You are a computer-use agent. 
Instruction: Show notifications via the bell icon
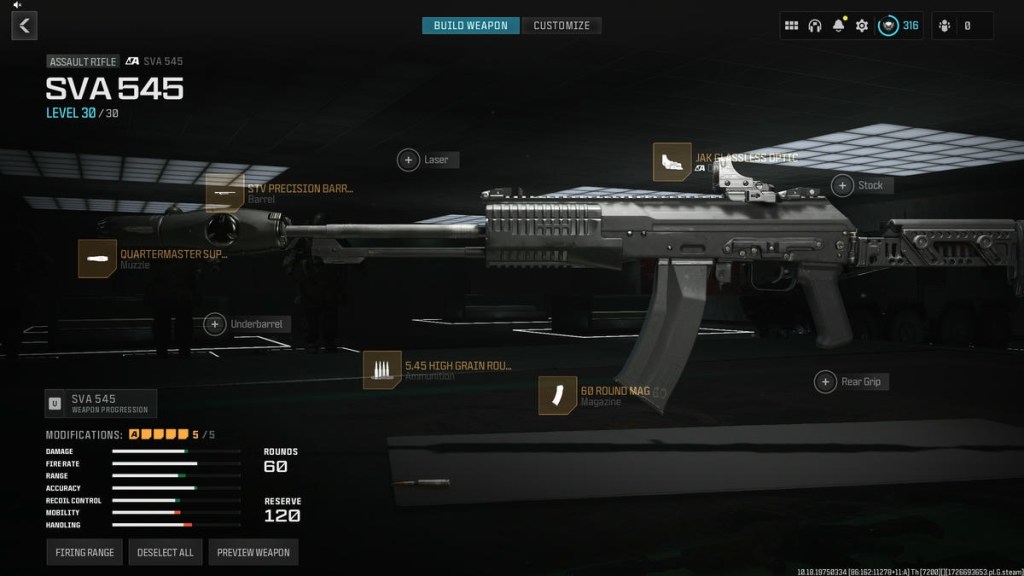click(838, 25)
